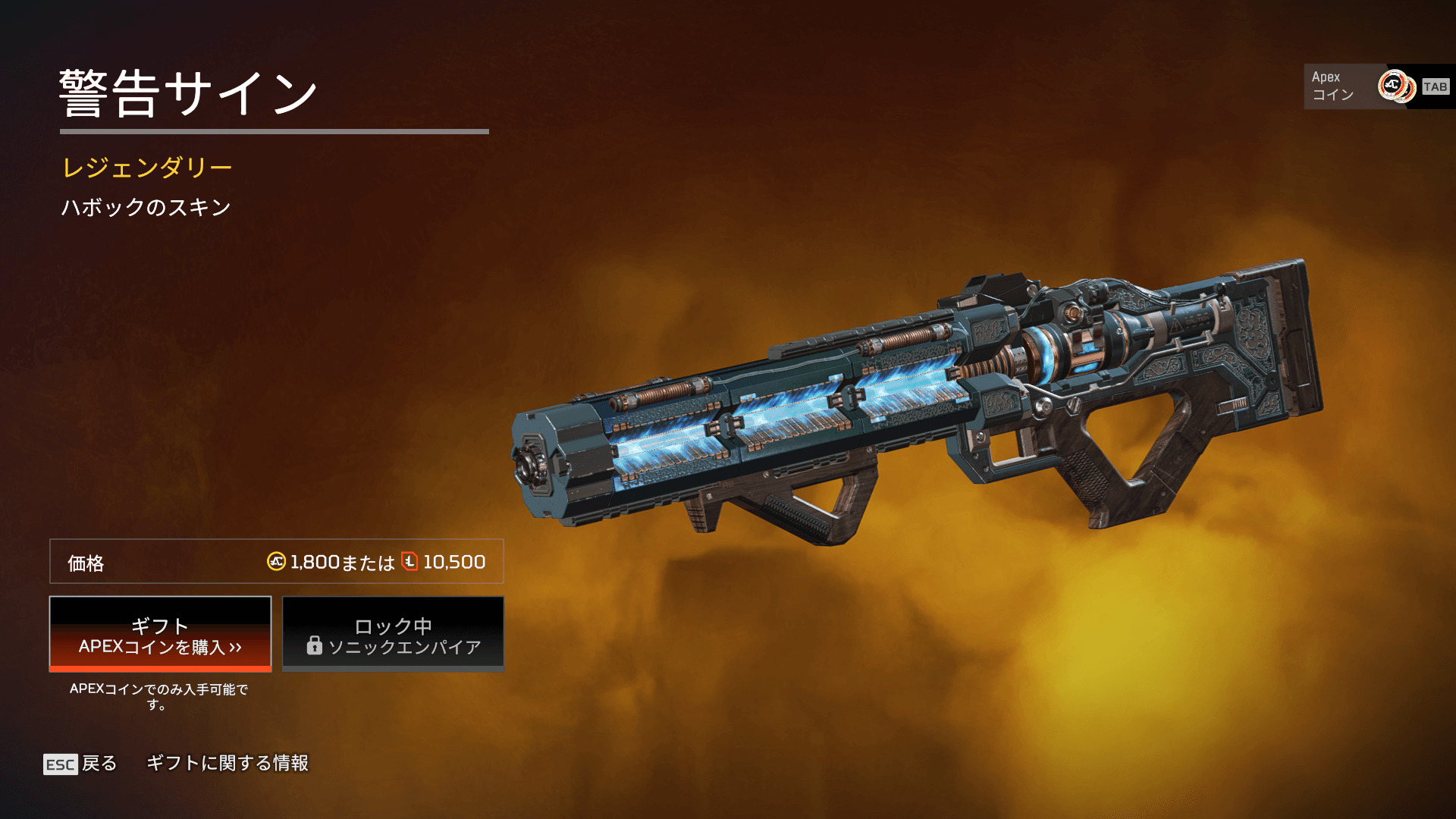The image size is (1456, 819).
Task: Open ギフトに関する情報 gift info
Action: tap(227, 763)
